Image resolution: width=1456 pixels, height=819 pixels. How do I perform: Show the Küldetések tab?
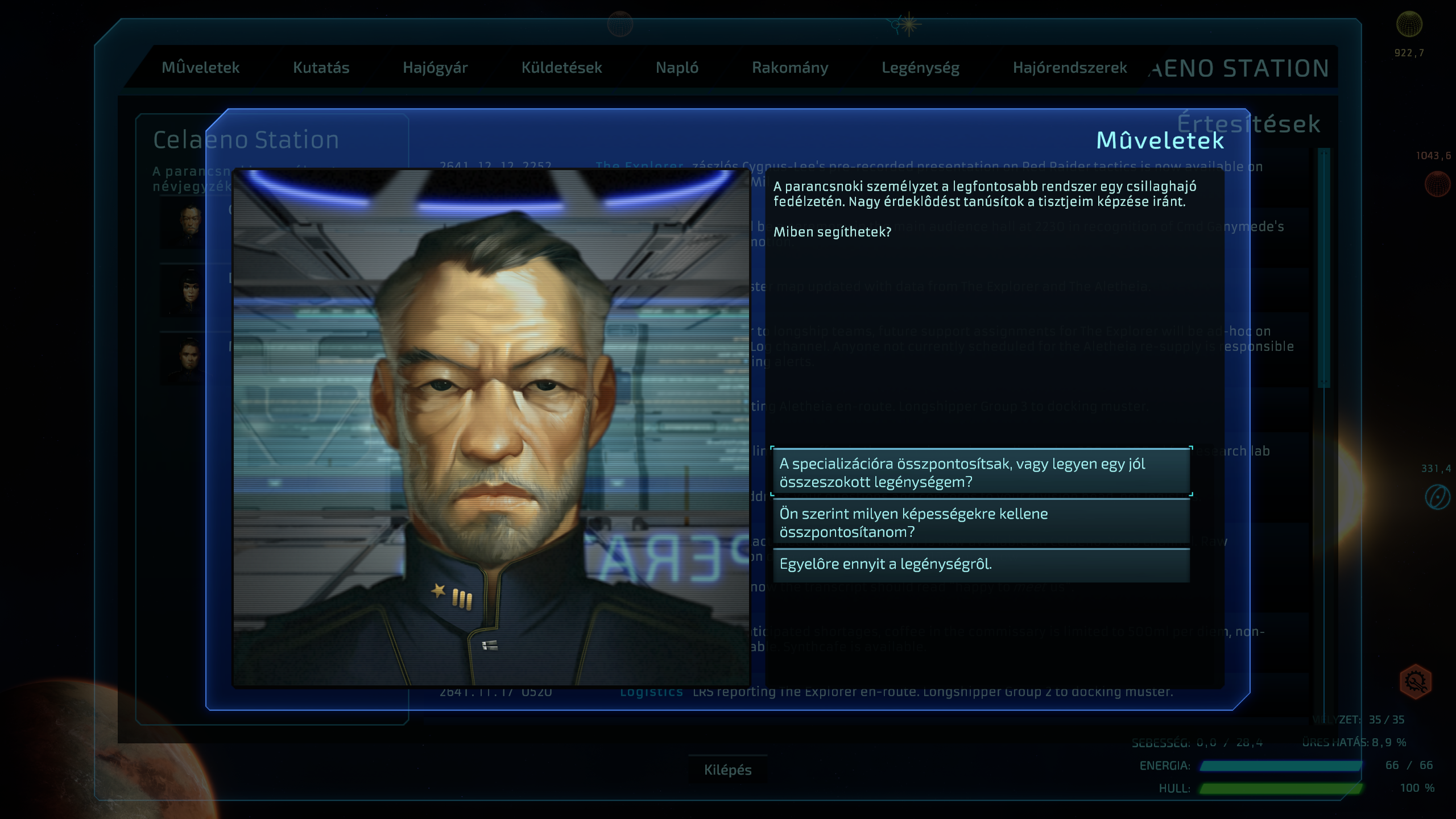[x=561, y=68]
